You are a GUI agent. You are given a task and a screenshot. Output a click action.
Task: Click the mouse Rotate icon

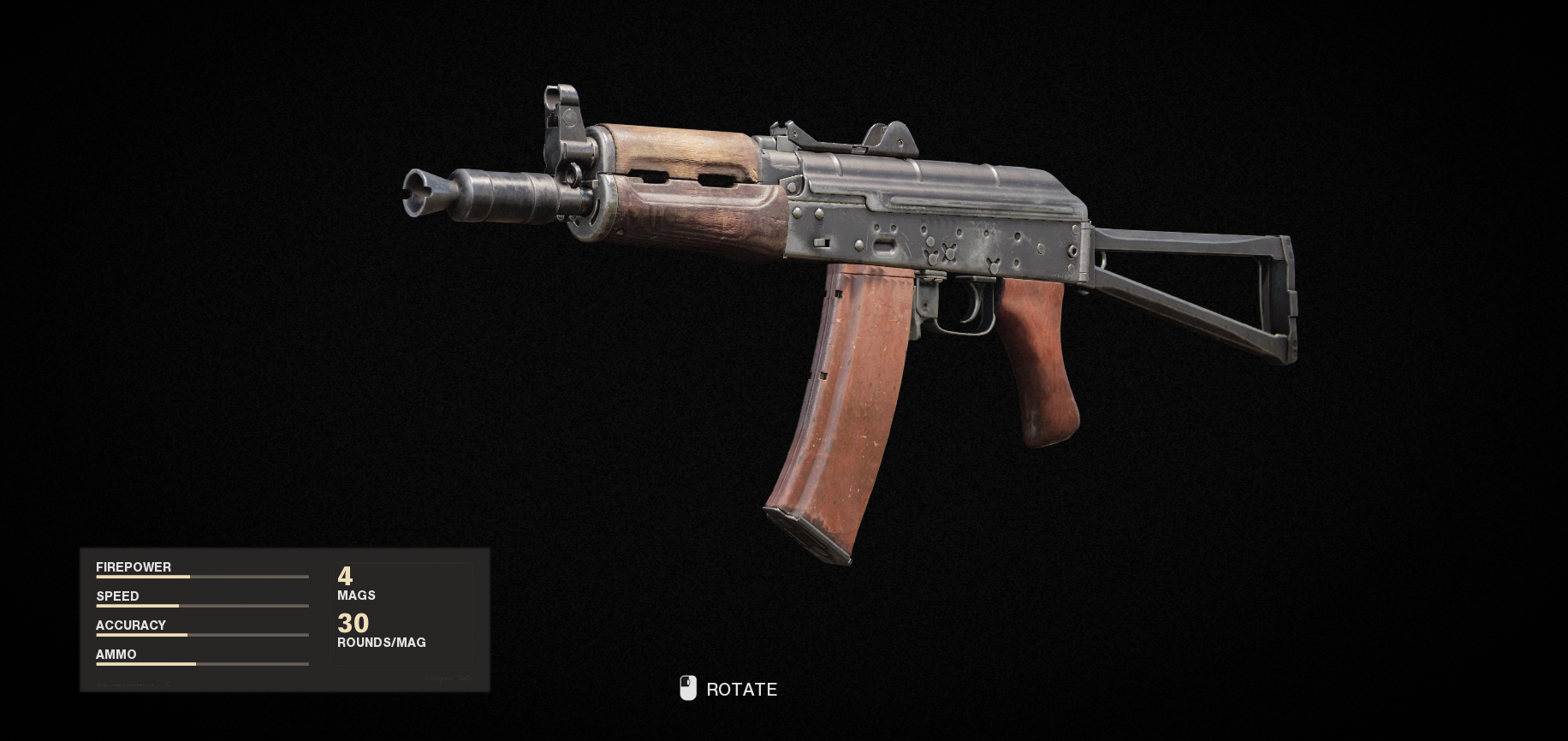pos(687,689)
